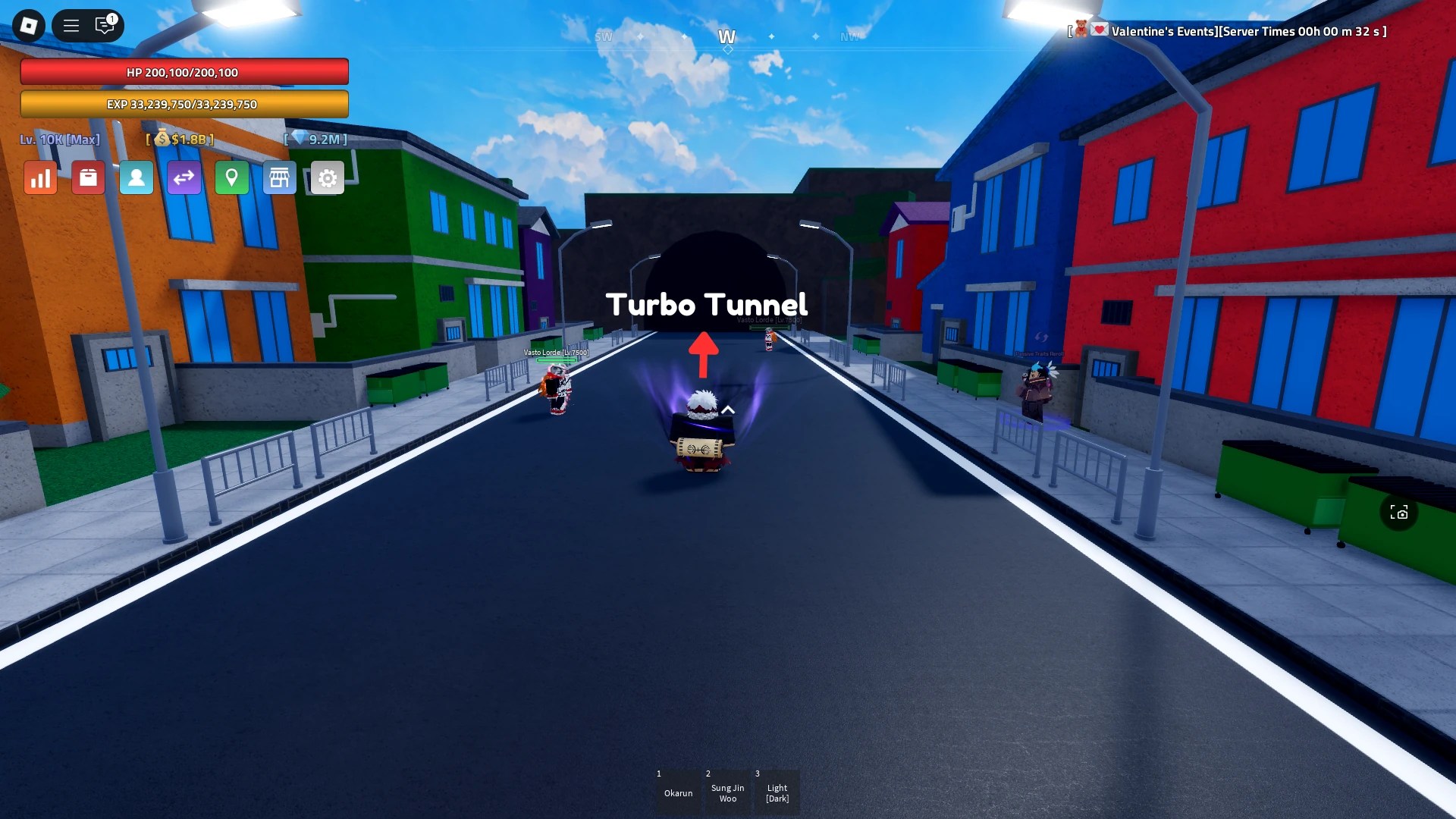Open the in-game shop icon

pyautogui.click(x=280, y=177)
